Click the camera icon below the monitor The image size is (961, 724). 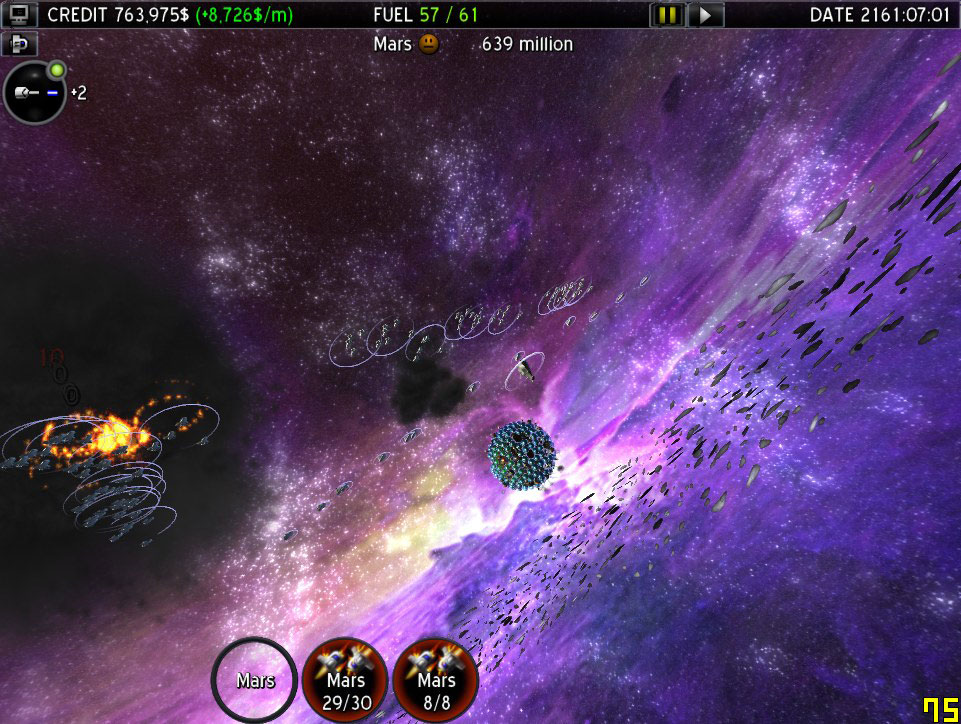tap(18, 44)
